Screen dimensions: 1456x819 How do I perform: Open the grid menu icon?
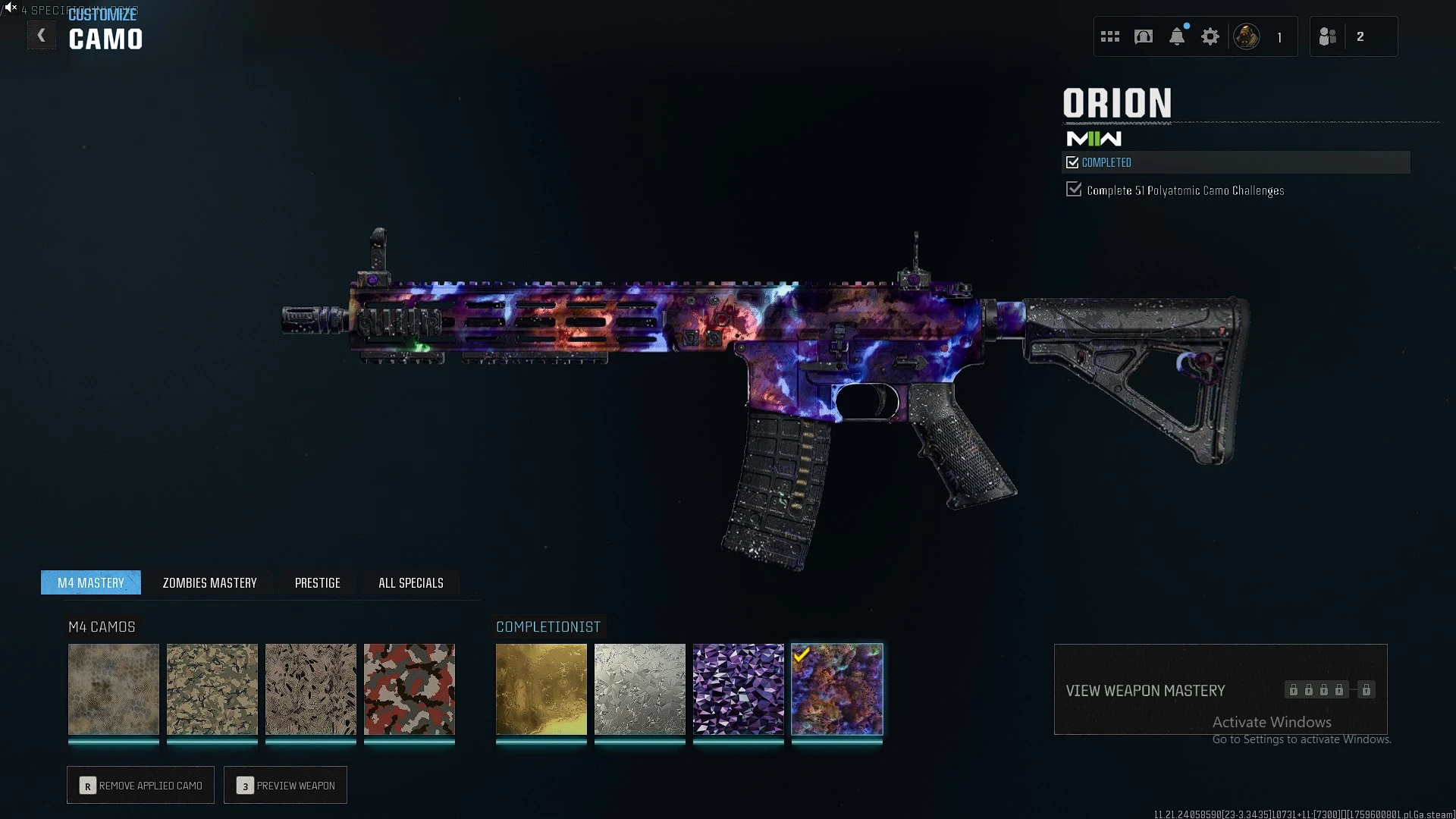(x=1110, y=36)
